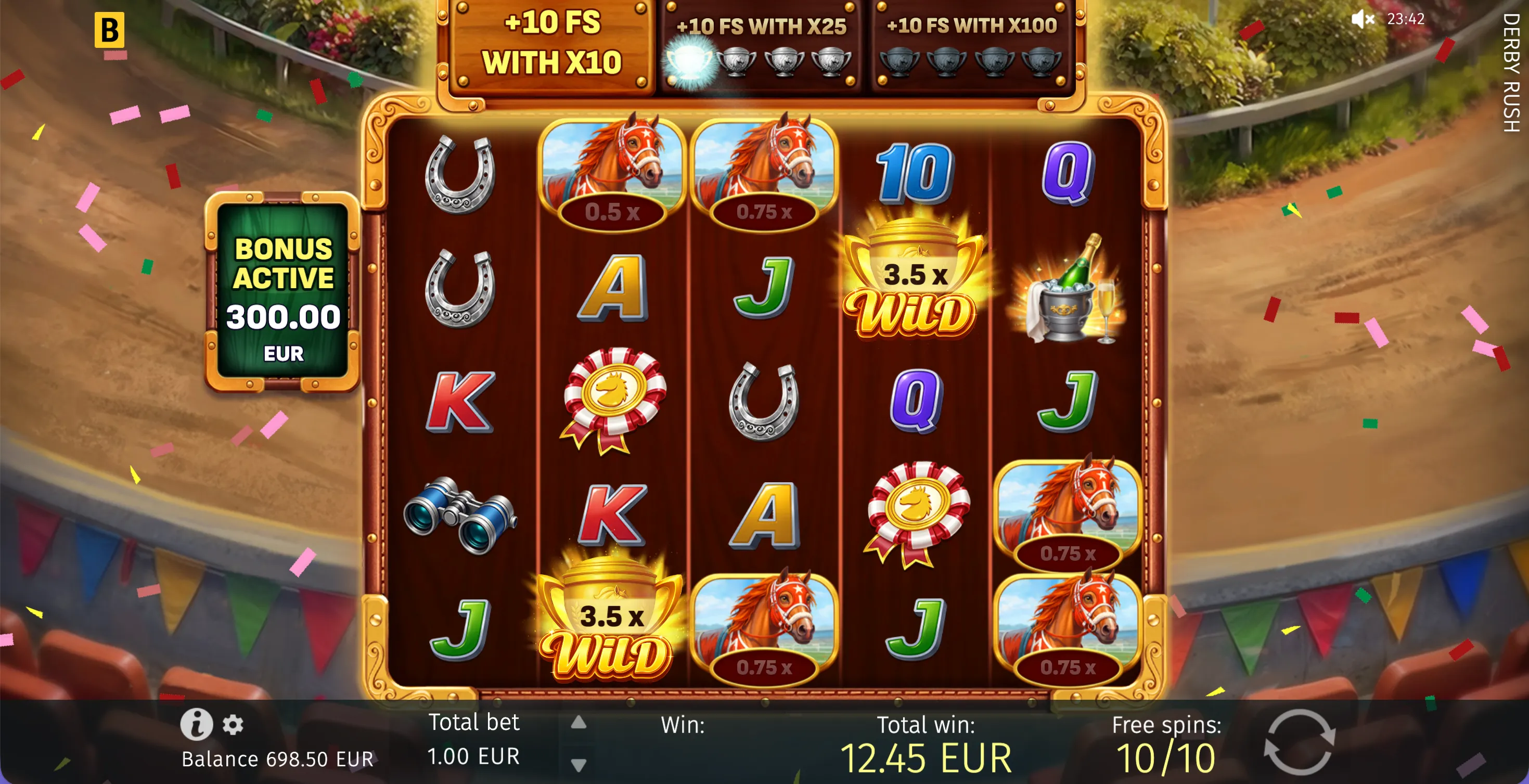Decrease total bet with the down arrow

579,764
